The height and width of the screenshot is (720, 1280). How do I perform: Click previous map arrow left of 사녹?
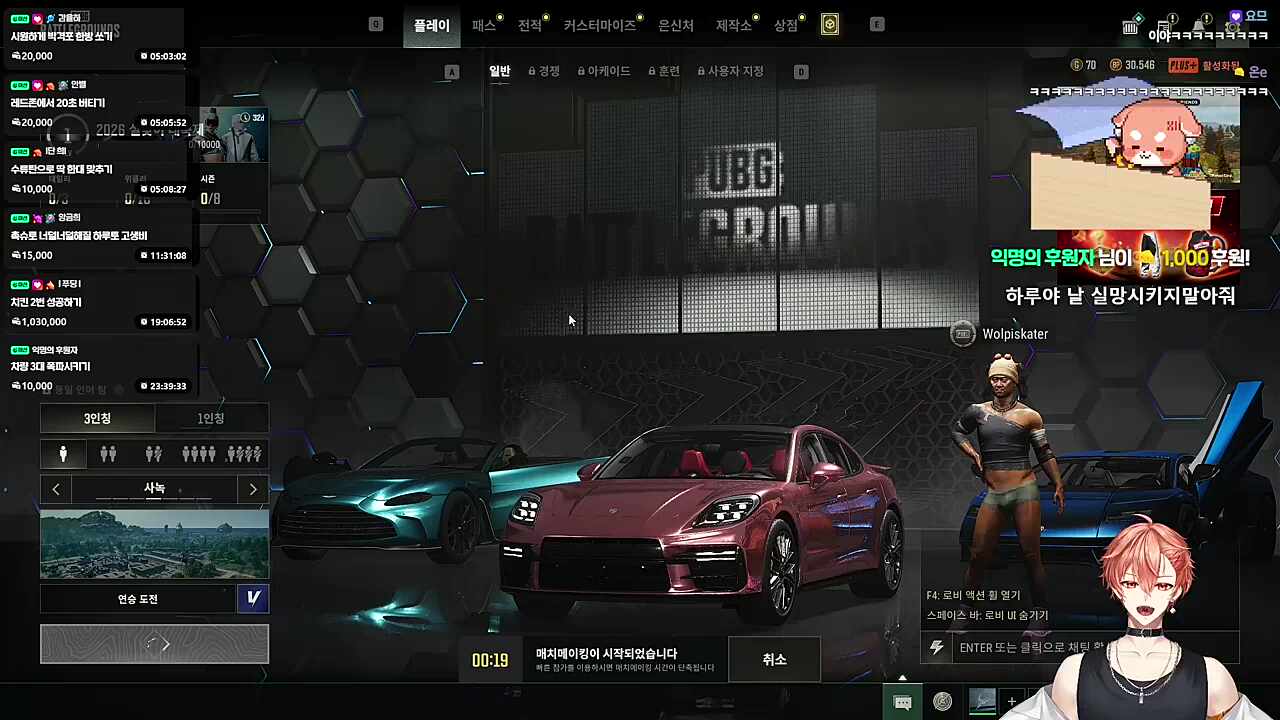click(56, 488)
